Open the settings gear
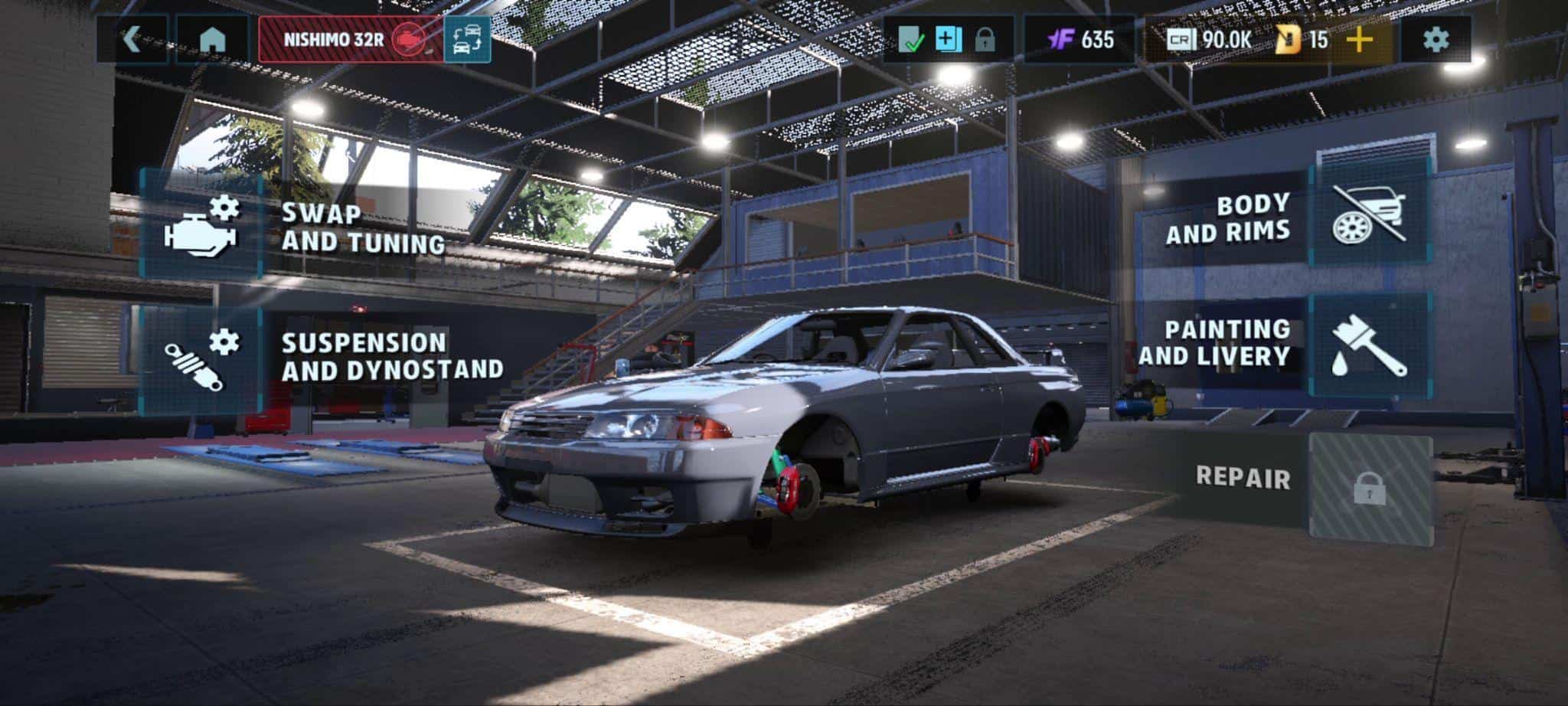The image size is (1568, 706). click(1436, 39)
